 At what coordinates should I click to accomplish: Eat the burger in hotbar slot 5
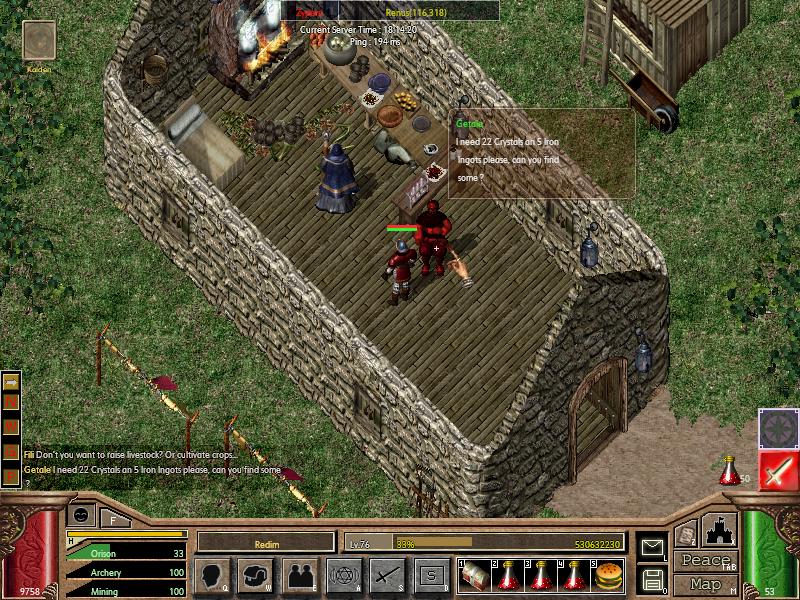point(609,576)
